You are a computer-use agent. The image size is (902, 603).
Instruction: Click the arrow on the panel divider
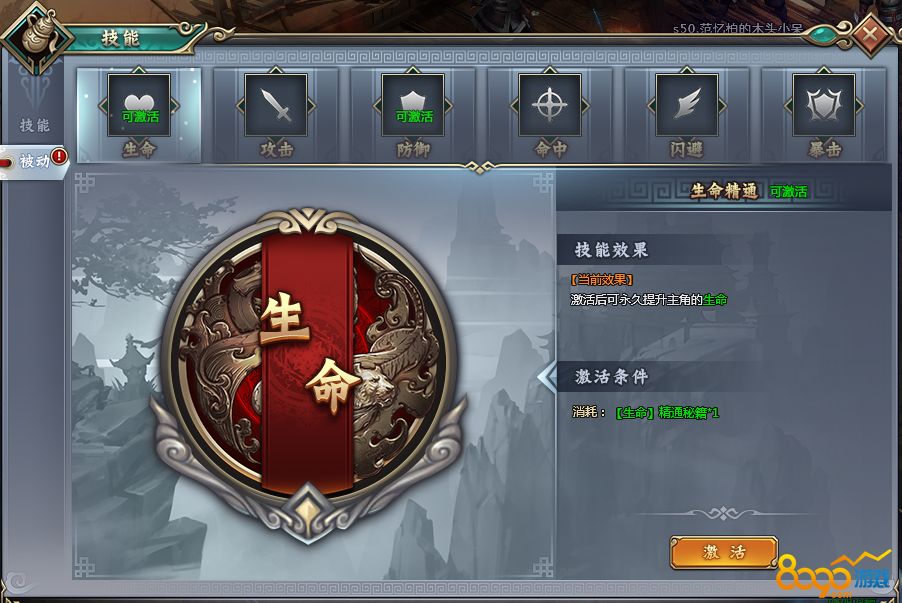[547, 377]
